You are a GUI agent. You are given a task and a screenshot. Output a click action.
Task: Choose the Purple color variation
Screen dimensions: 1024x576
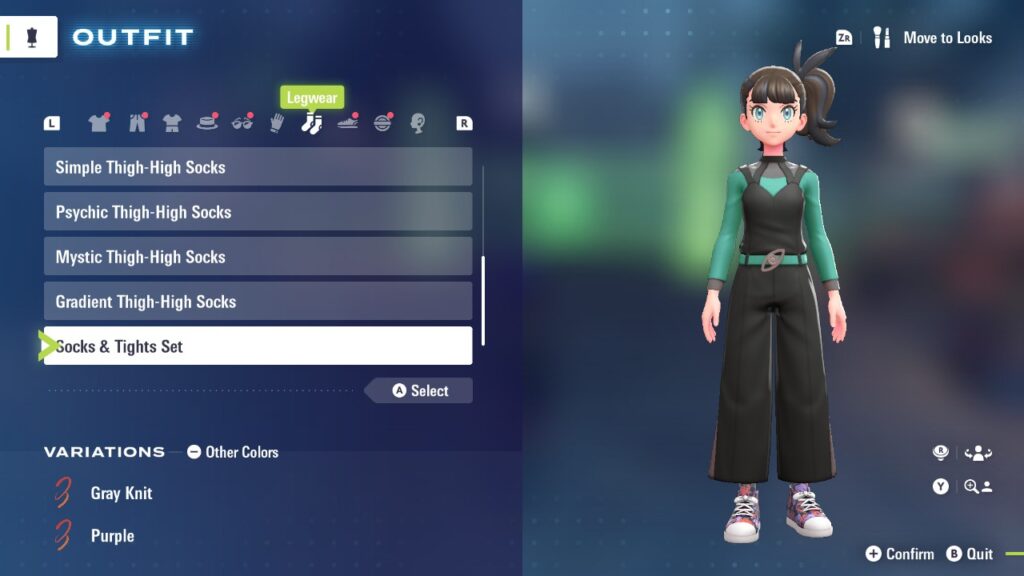112,536
